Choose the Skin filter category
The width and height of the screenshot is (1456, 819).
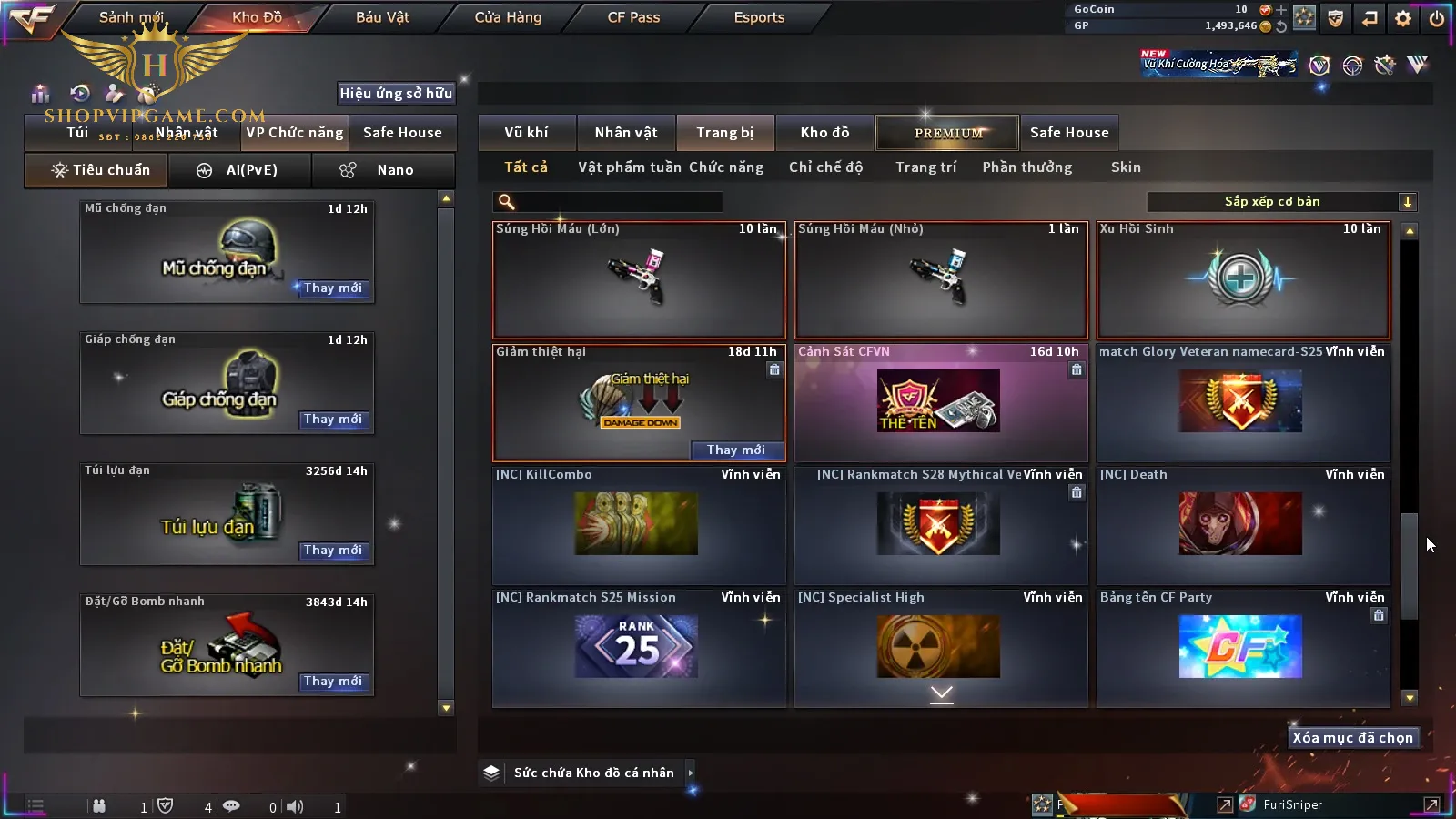pos(1126,167)
